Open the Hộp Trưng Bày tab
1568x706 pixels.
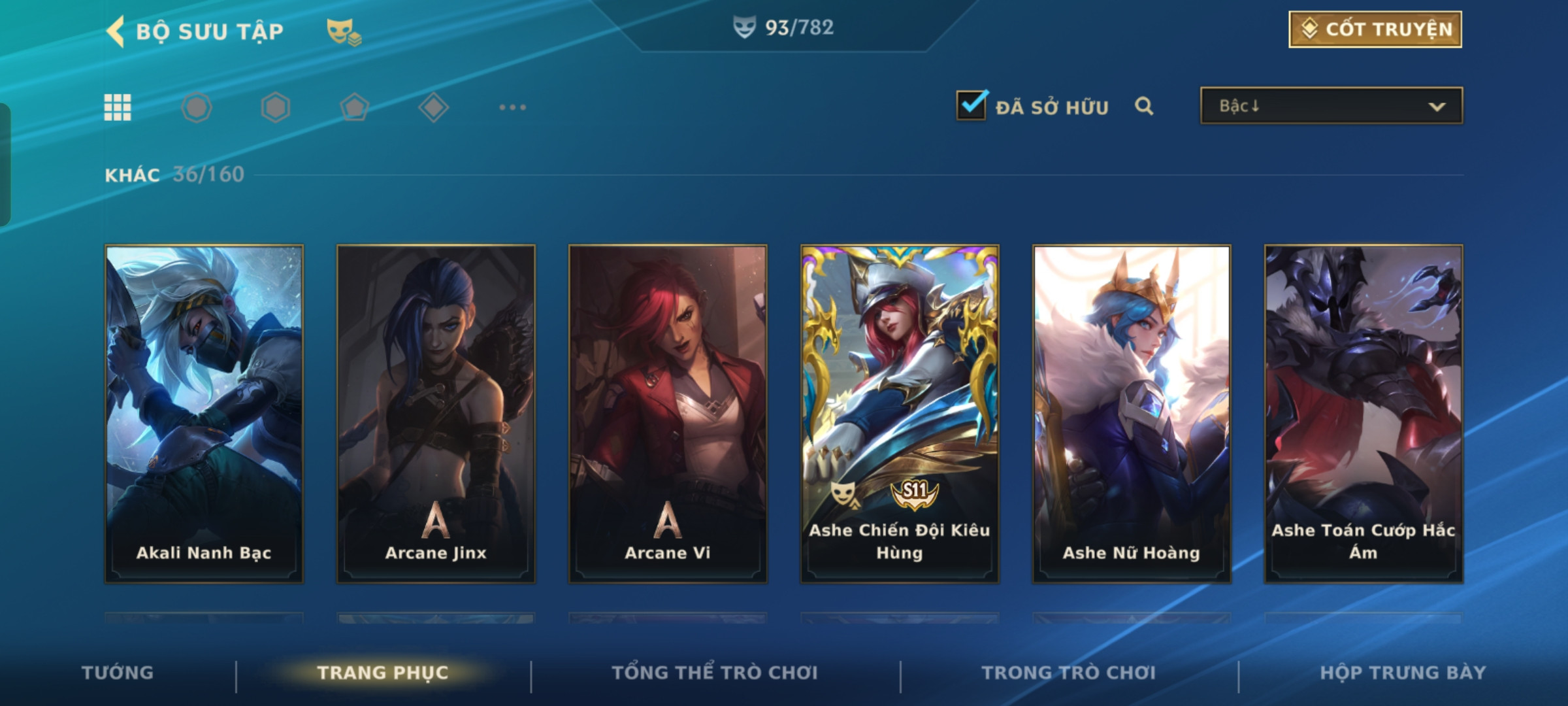pyautogui.click(x=1403, y=673)
